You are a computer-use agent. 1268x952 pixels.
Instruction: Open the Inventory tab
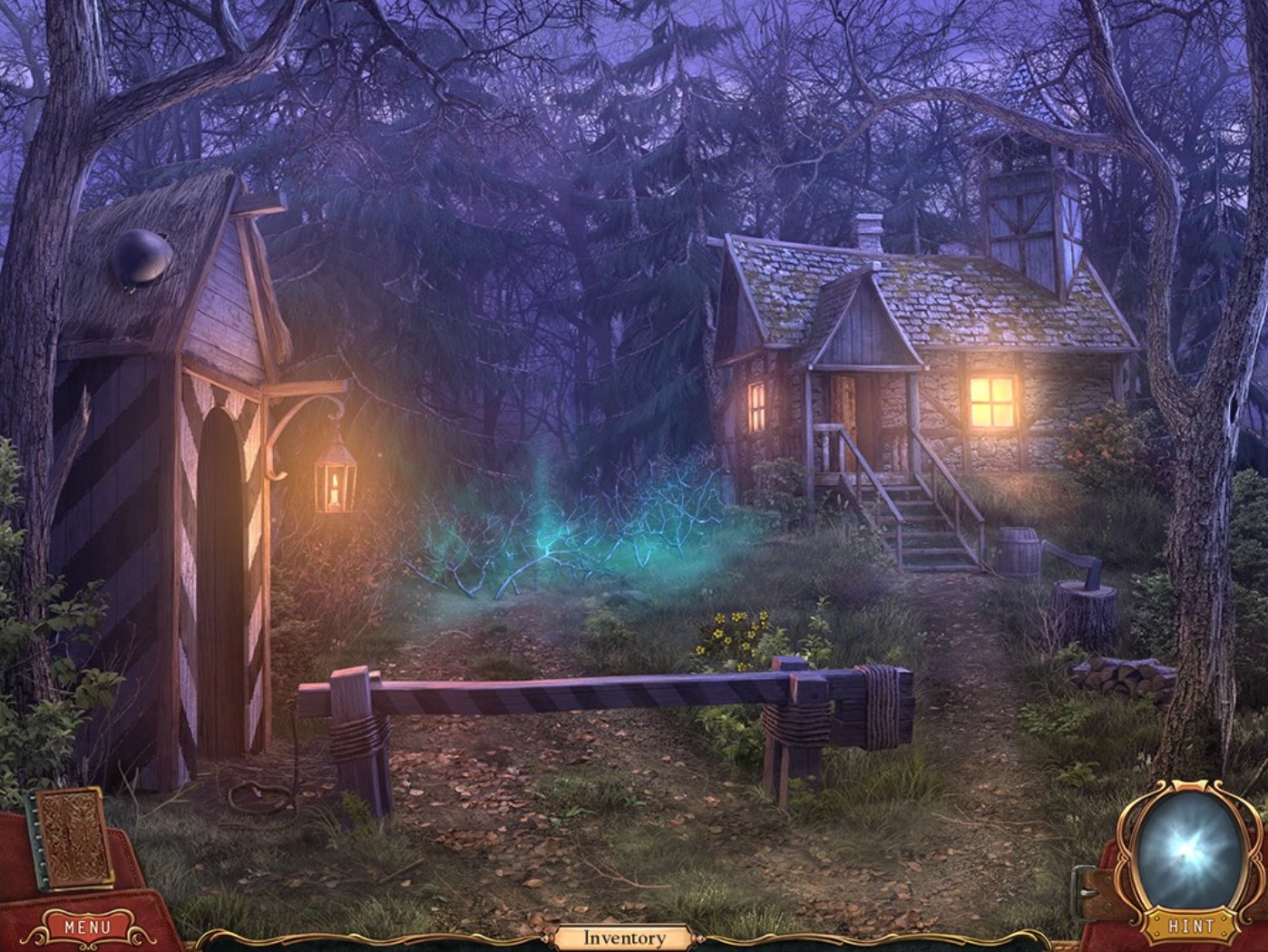click(623, 937)
